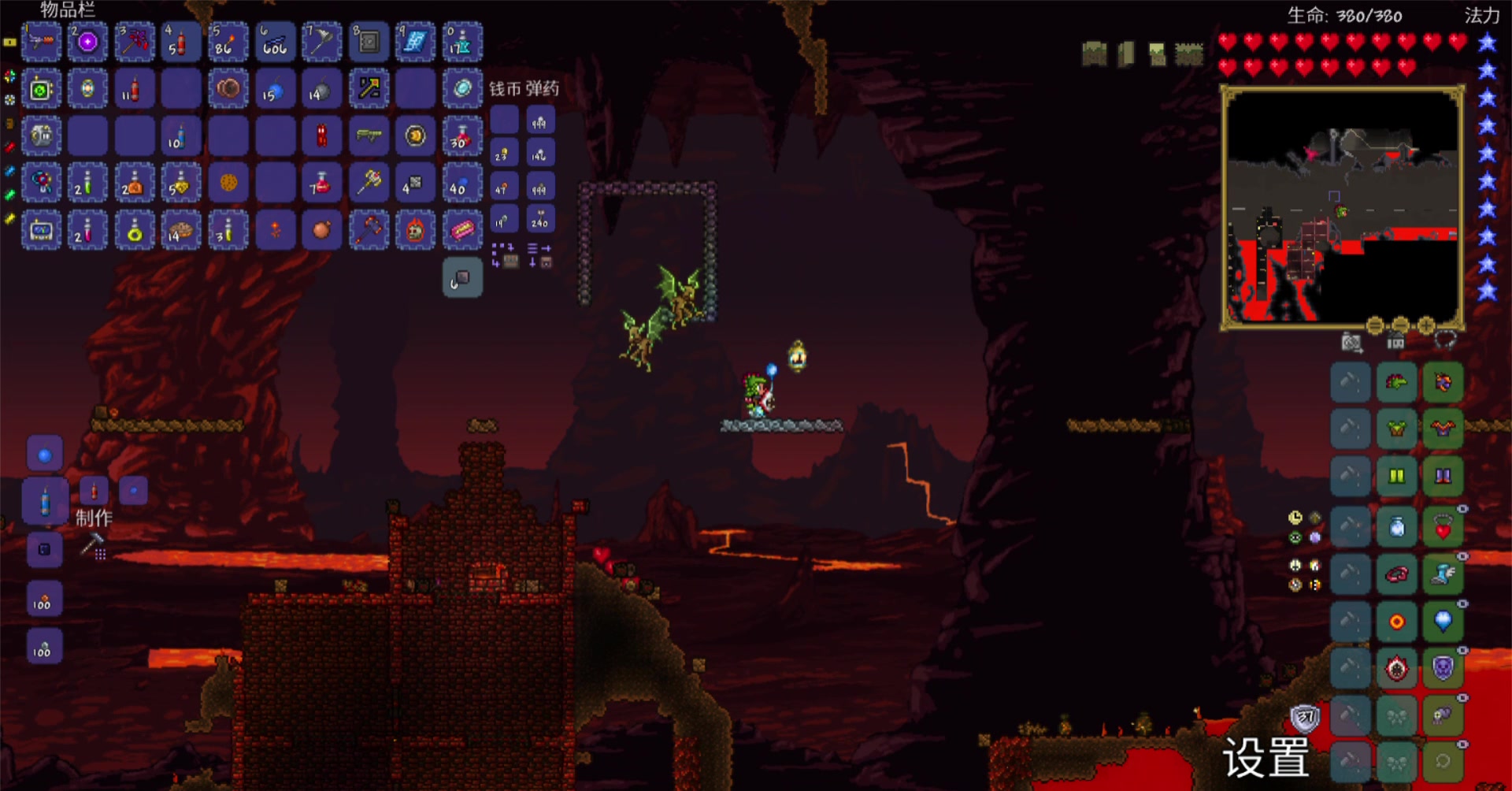The image size is (1512, 791).
Task: Choose the safe in hotbar slot 8
Action: (369, 42)
